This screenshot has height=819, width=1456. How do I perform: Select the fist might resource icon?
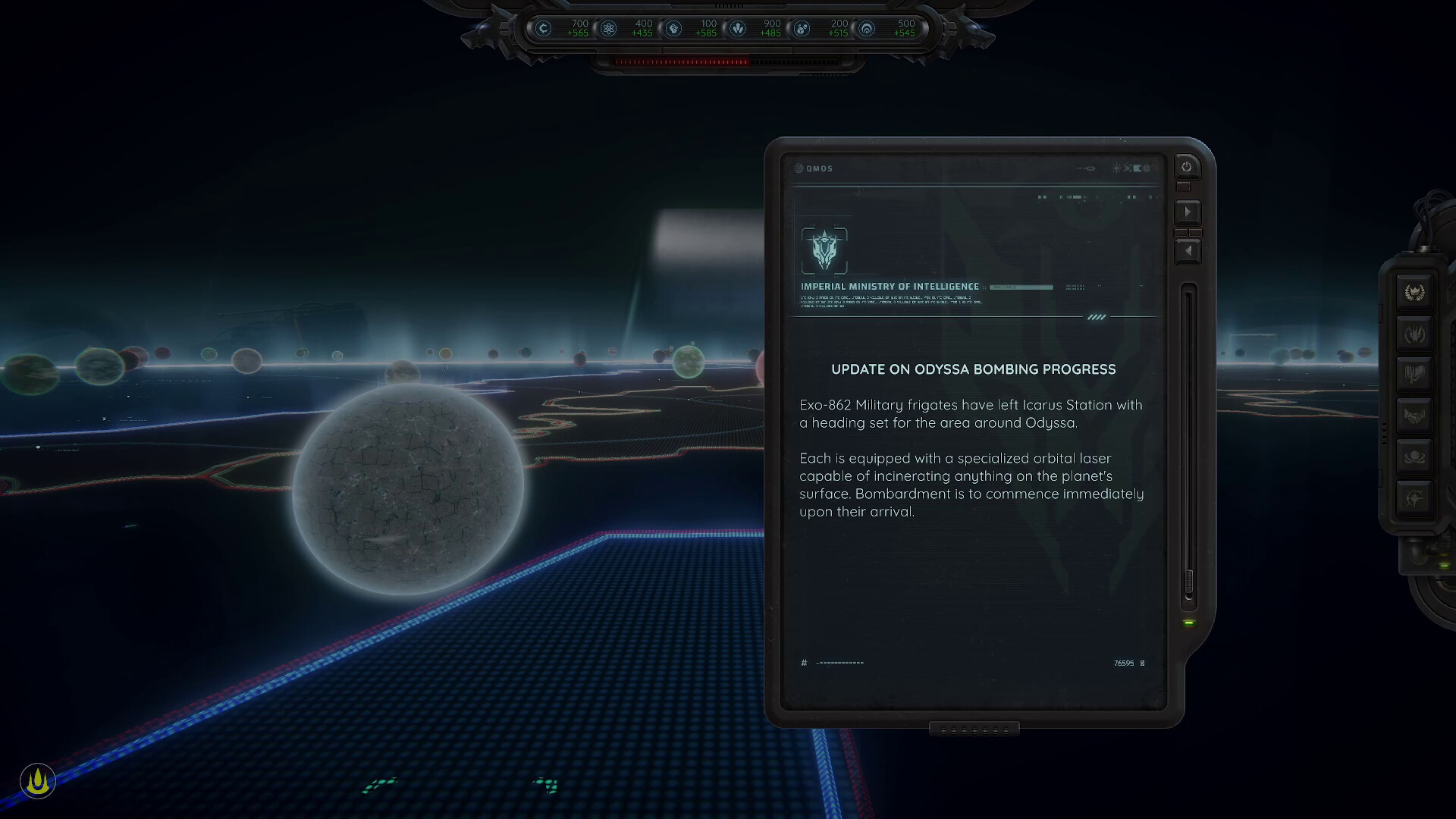(x=673, y=28)
